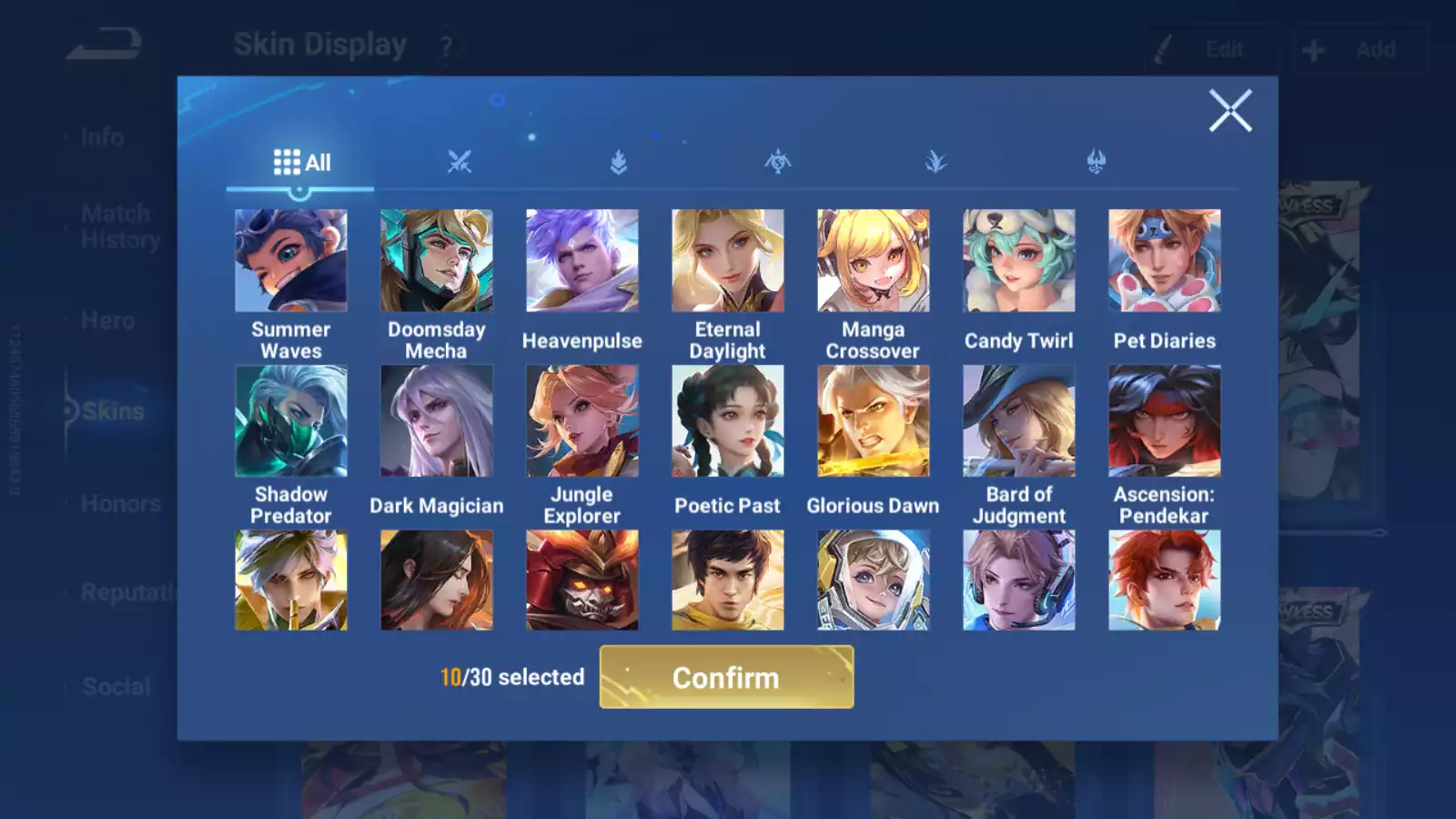Image resolution: width=1456 pixels, height=819 pixels.
Task: Select the Bard of Judgment skin
Action: pos(1019,421)
